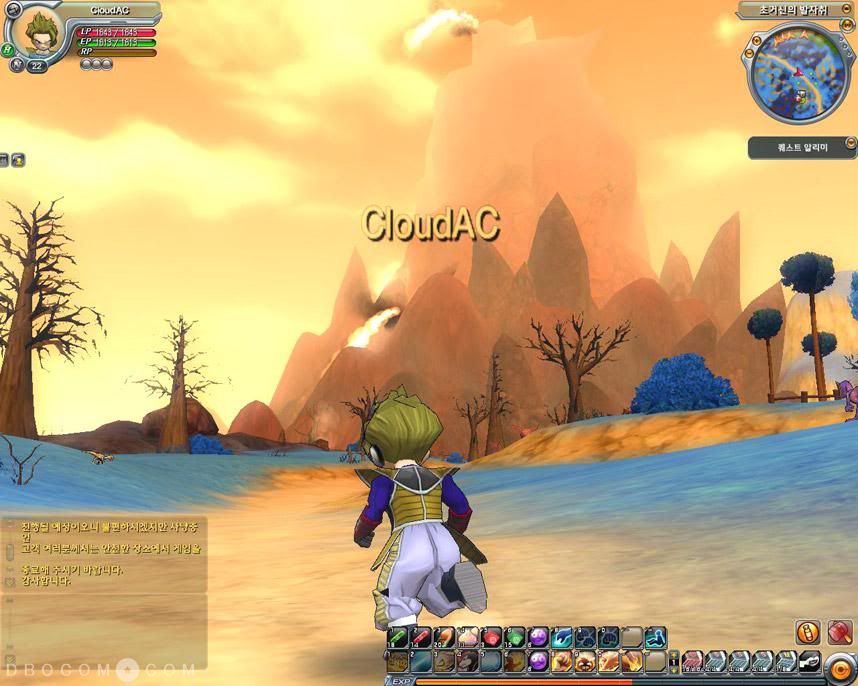Activate the purple orb skill slot in the top hotbar row
This screenshot has width=858, height=686.
pyautogui.click(x=539, y=637)
